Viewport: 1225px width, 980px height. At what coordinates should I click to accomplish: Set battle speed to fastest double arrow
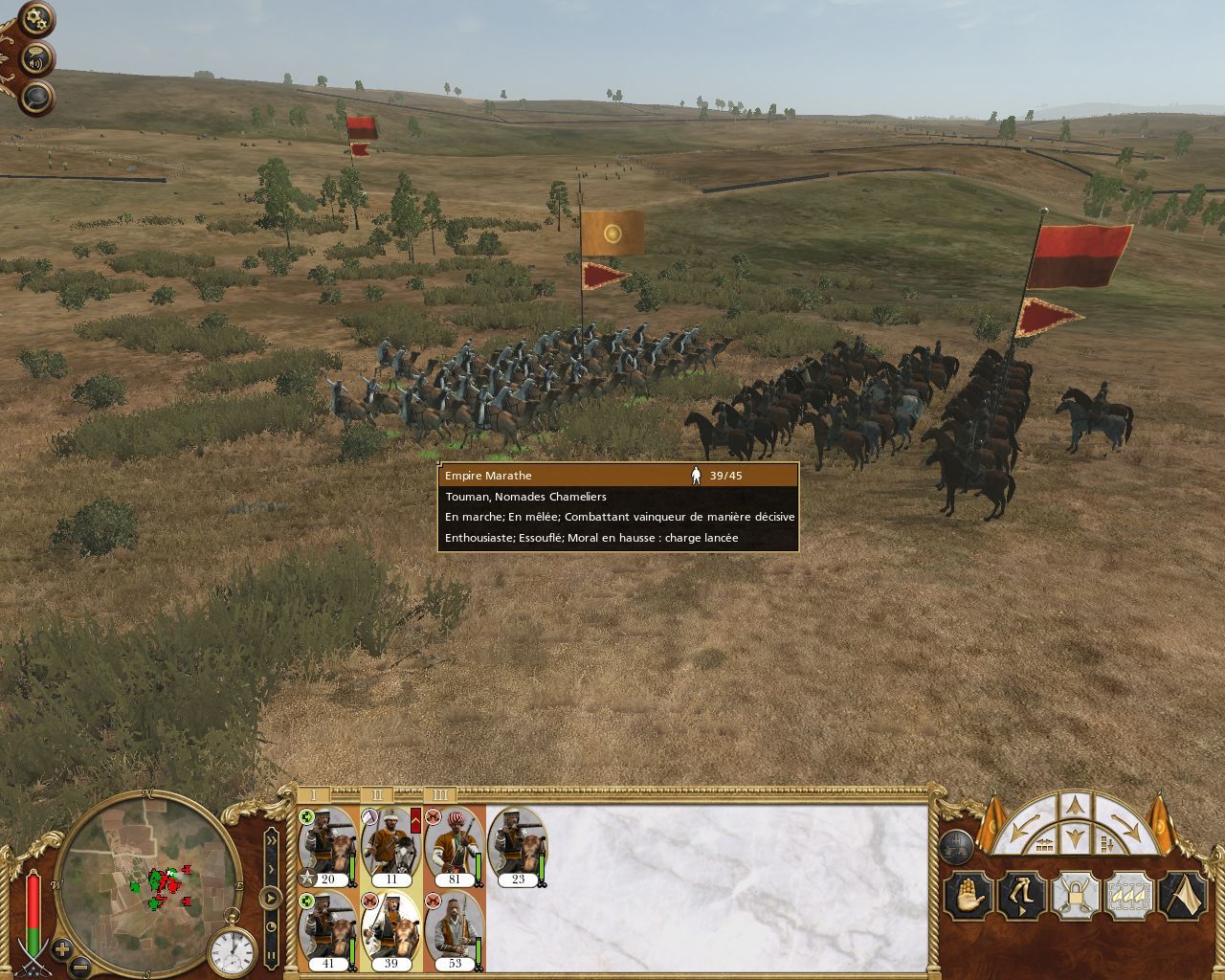(x=272, y=840)
